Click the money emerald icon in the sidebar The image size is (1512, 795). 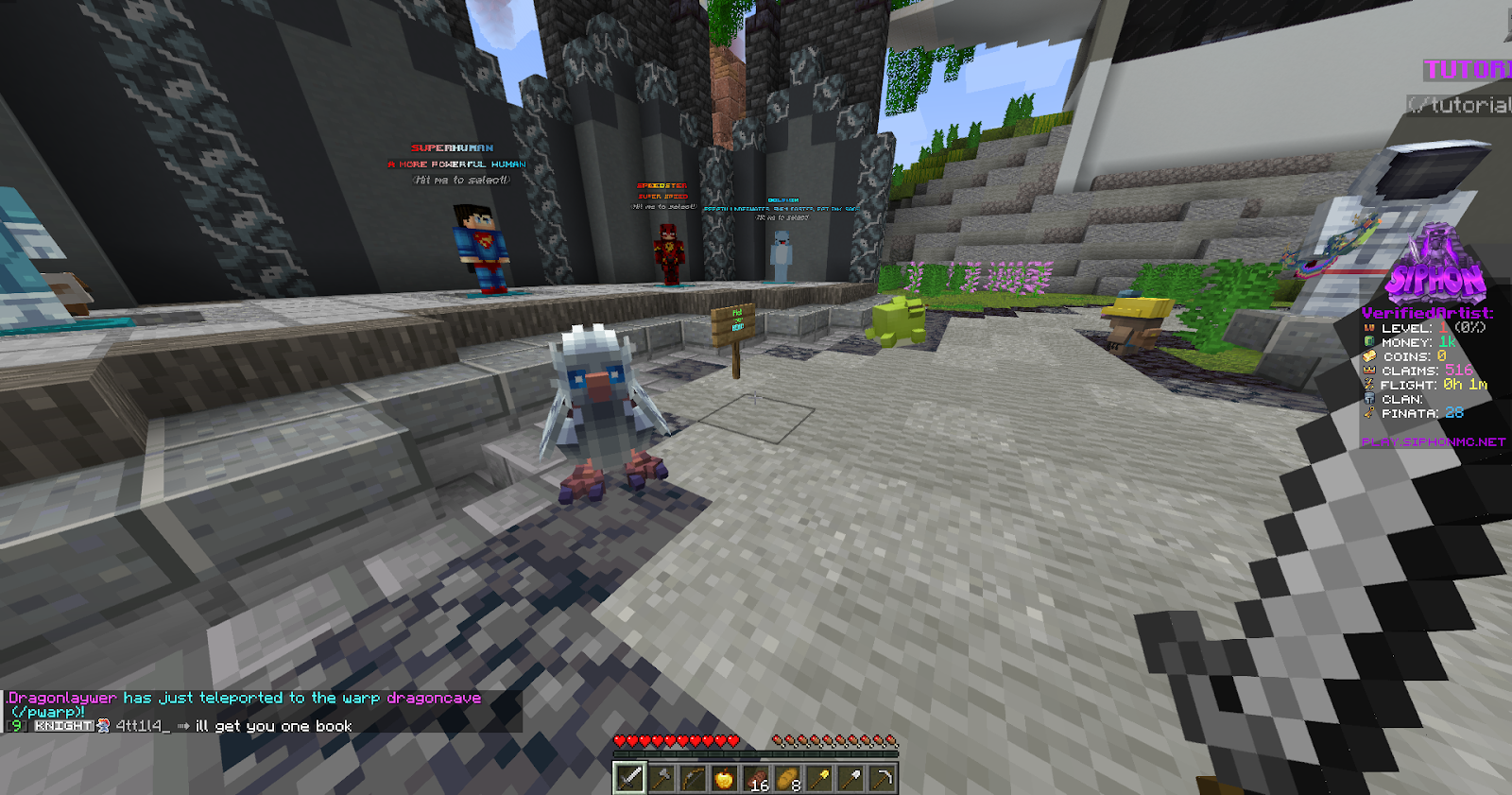(1368, 341)
